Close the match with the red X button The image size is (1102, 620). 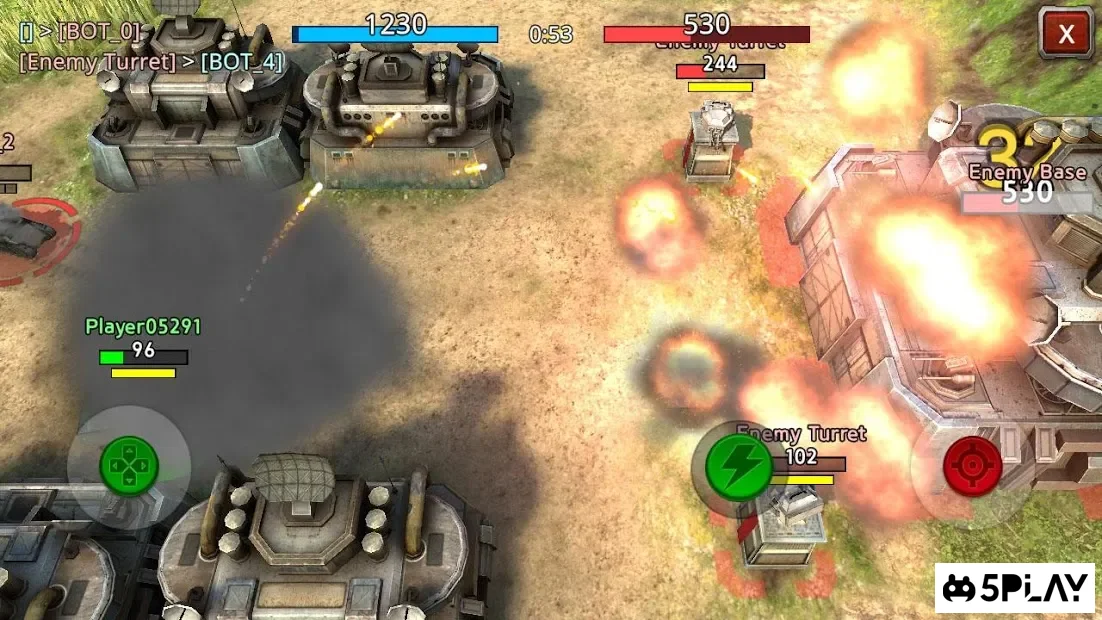click(1066, 34)
